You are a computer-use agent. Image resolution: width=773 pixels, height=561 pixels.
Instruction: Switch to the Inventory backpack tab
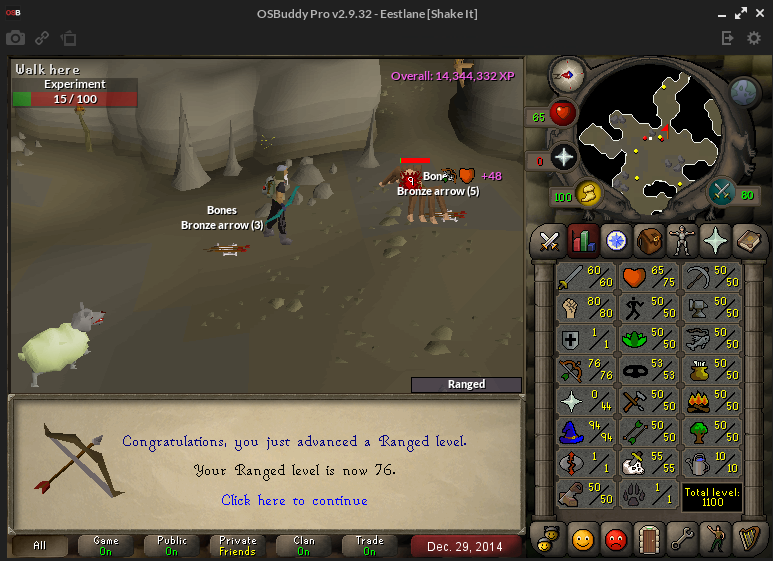[649, 240]
